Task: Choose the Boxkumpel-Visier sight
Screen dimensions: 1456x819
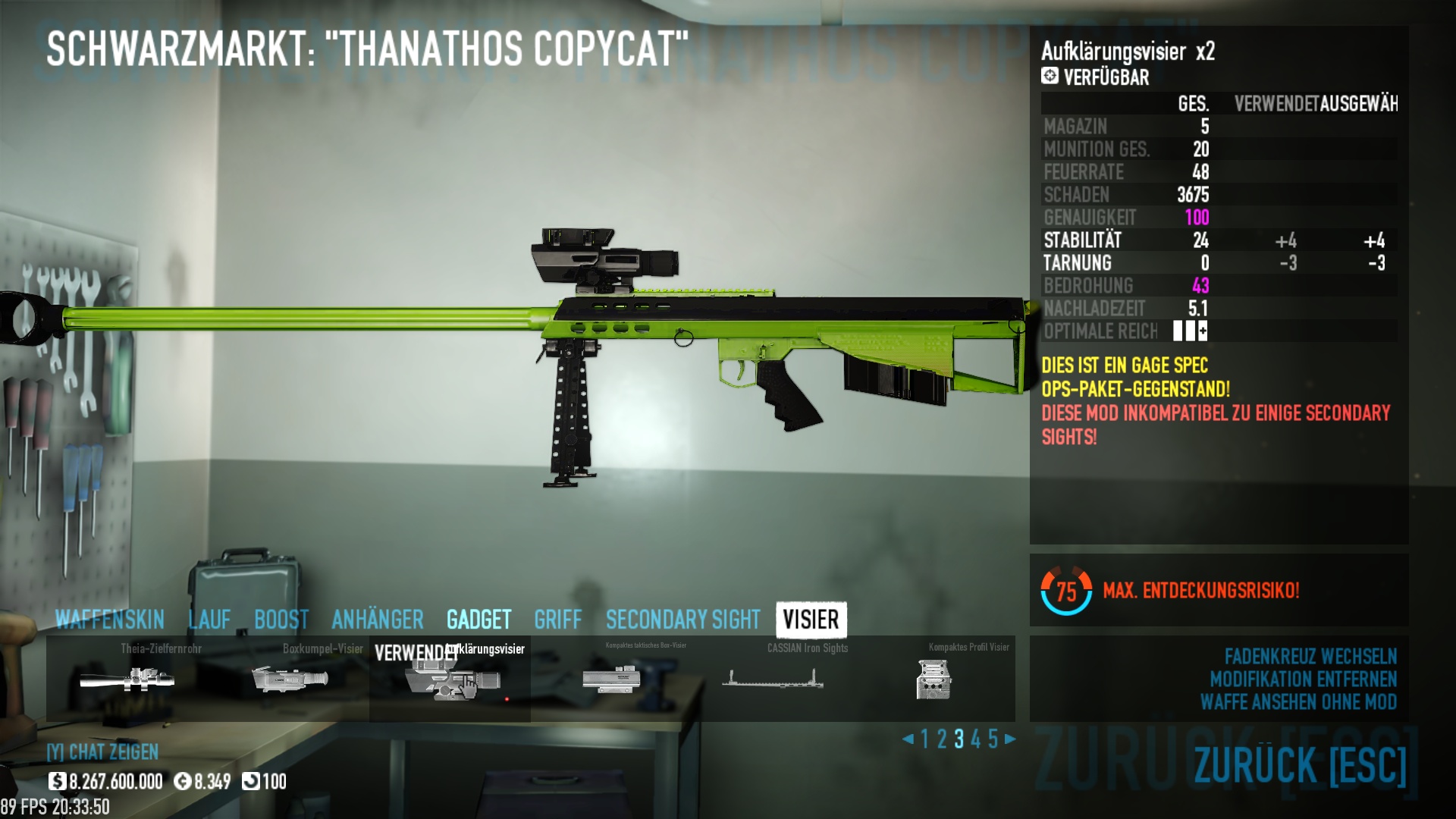Action: click(290, 679)
